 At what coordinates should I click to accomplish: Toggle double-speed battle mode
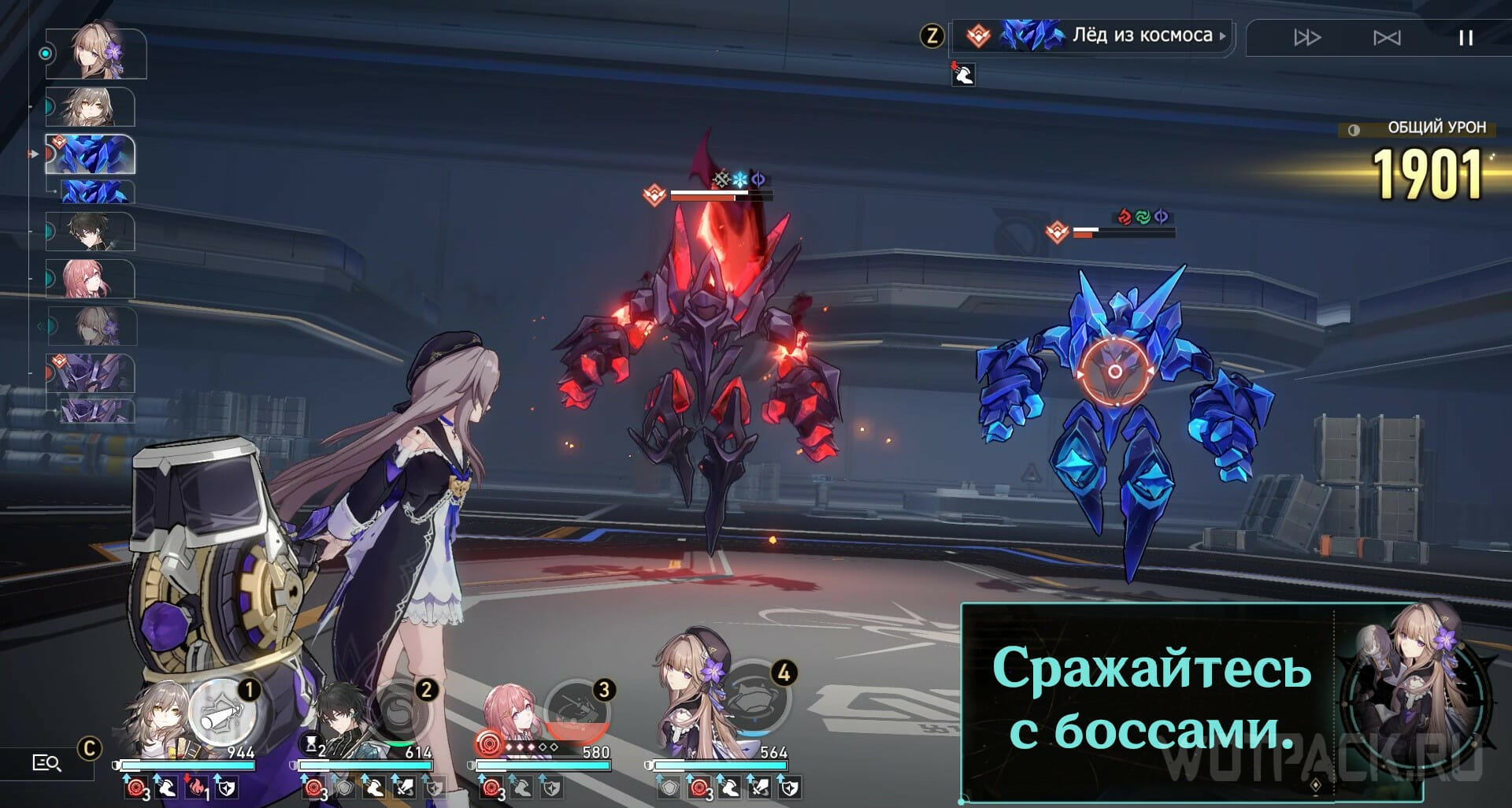click(1307, 38)
